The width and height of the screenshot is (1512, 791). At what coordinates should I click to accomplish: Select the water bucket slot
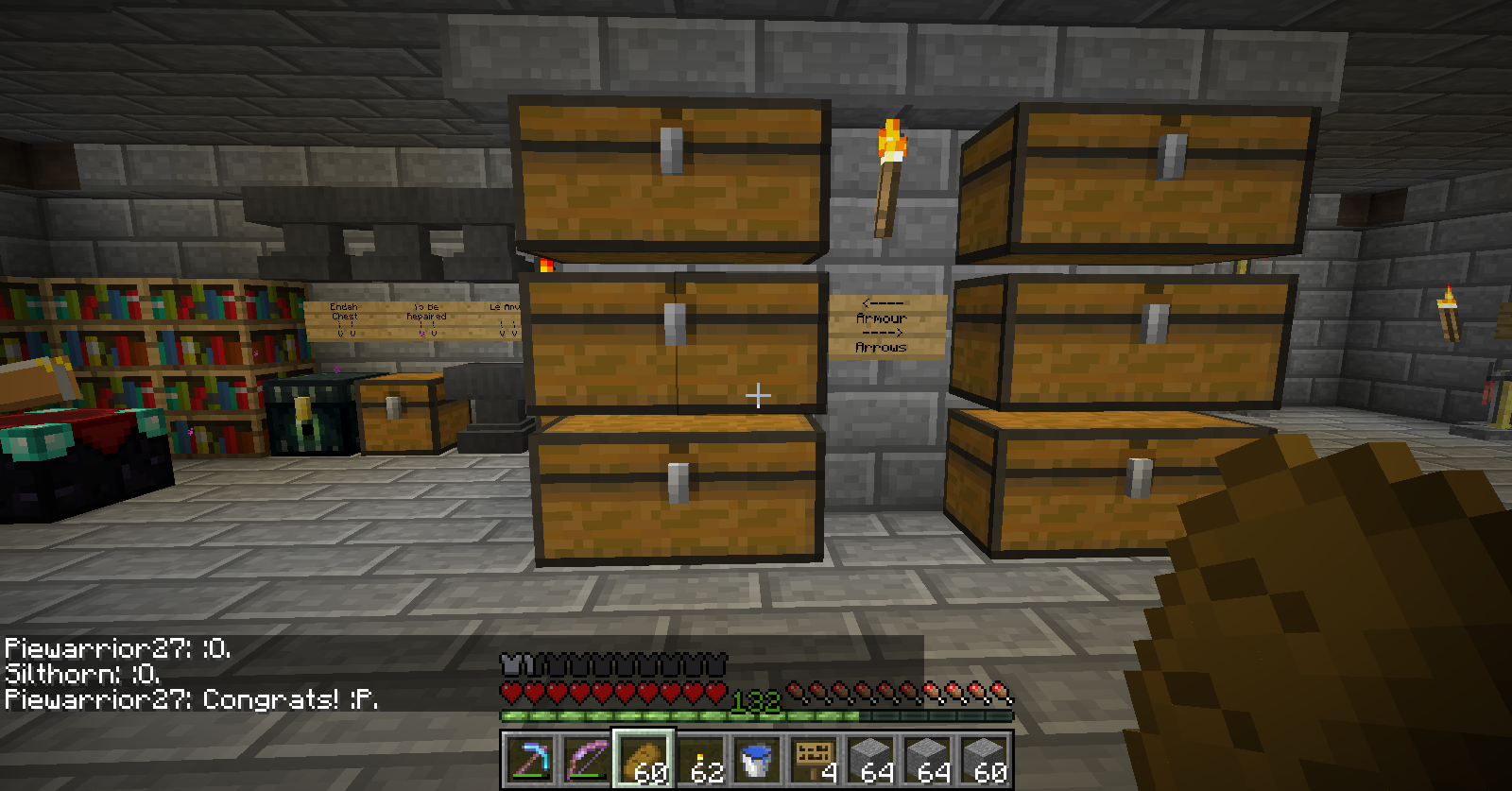click(x=757, y=759)
